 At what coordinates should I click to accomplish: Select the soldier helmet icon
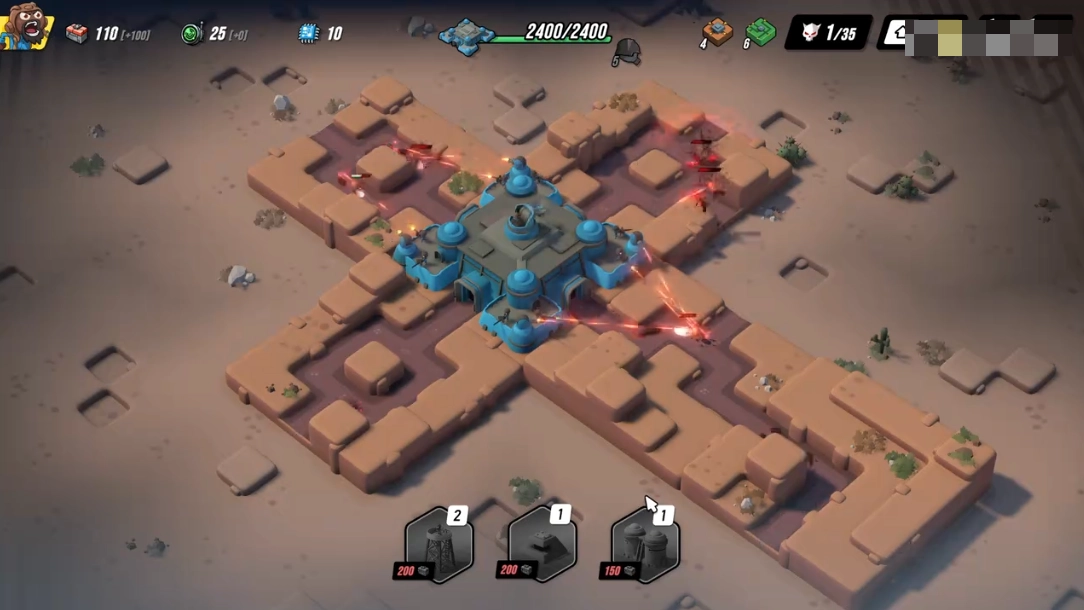[x=627, y=50]
